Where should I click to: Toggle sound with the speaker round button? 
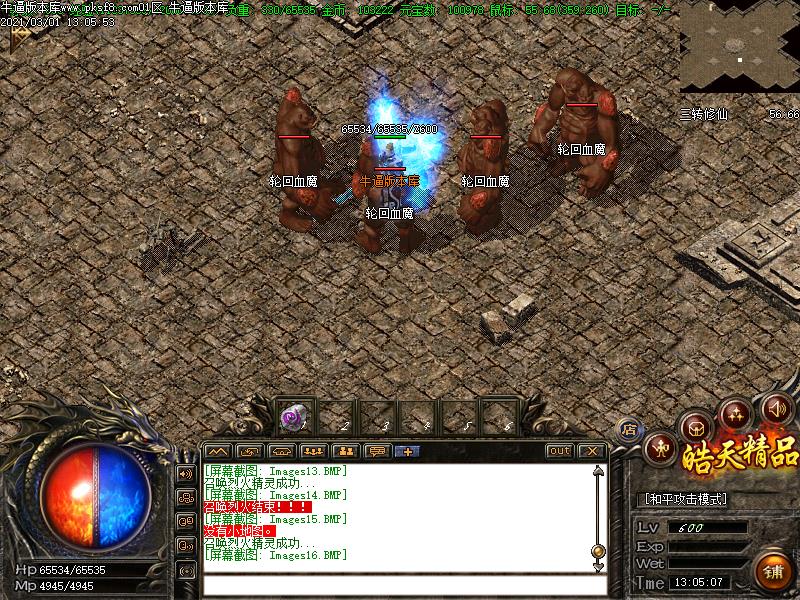[776, 407]
